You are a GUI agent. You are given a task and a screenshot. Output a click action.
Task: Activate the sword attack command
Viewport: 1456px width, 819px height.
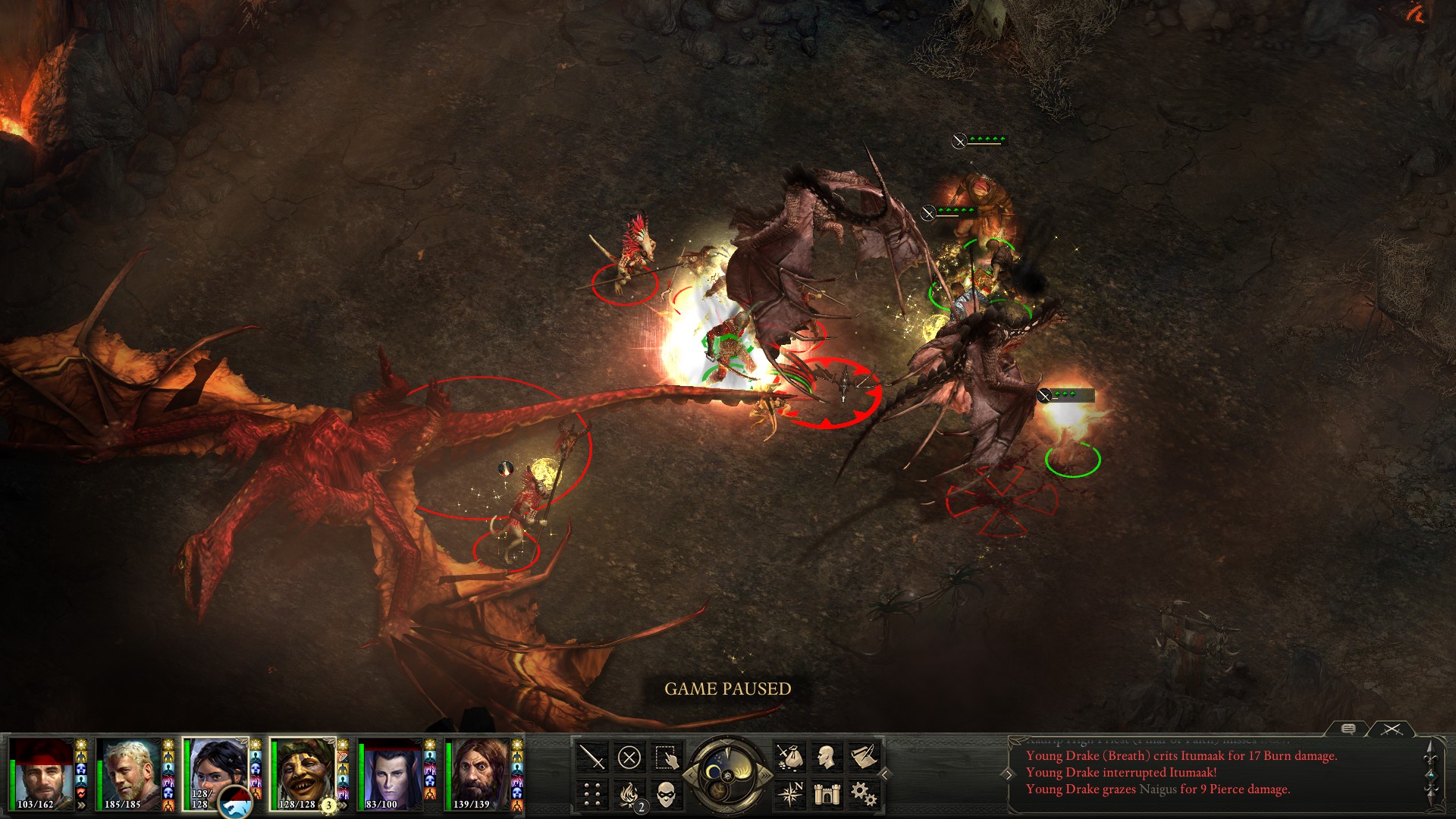click(591, 757)
